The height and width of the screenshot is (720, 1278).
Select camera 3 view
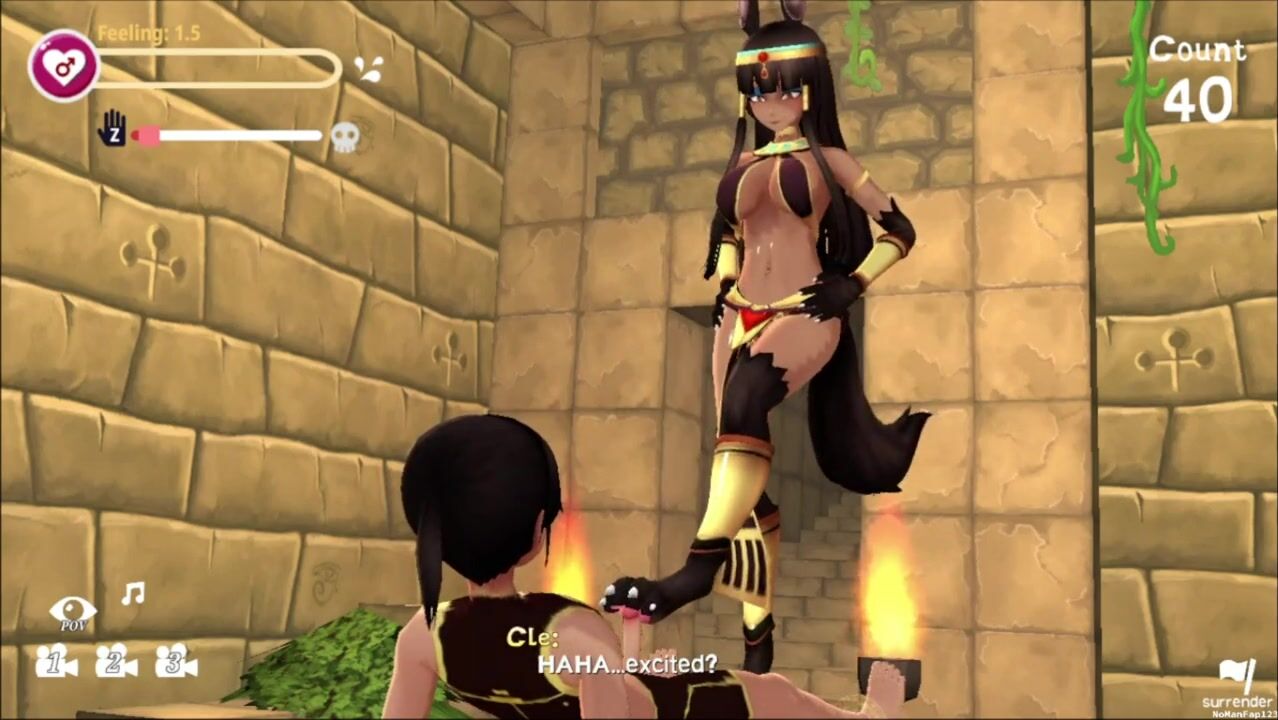pyautogui.click(x=176, y=661)
